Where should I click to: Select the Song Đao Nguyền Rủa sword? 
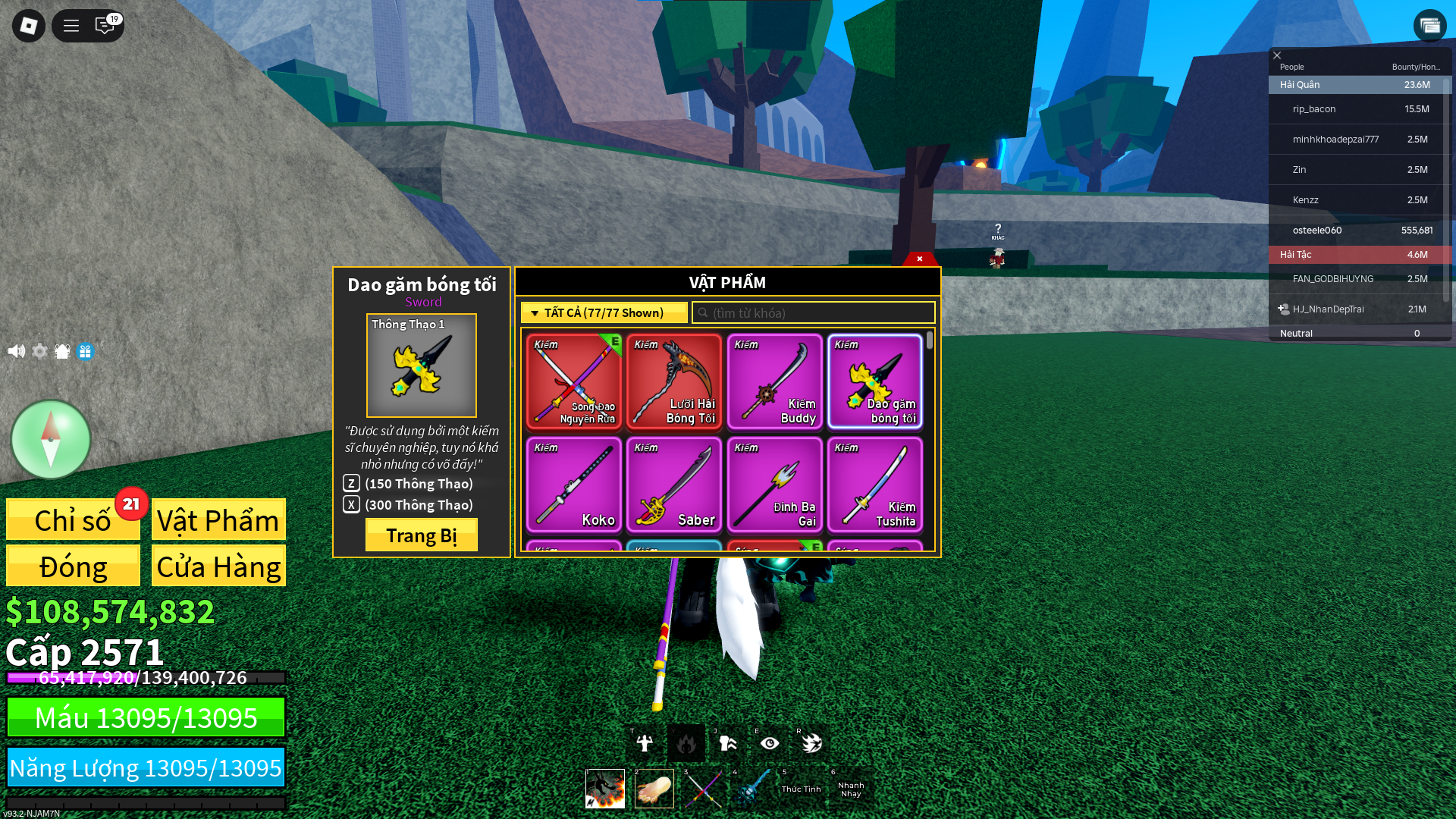point(574,381)
